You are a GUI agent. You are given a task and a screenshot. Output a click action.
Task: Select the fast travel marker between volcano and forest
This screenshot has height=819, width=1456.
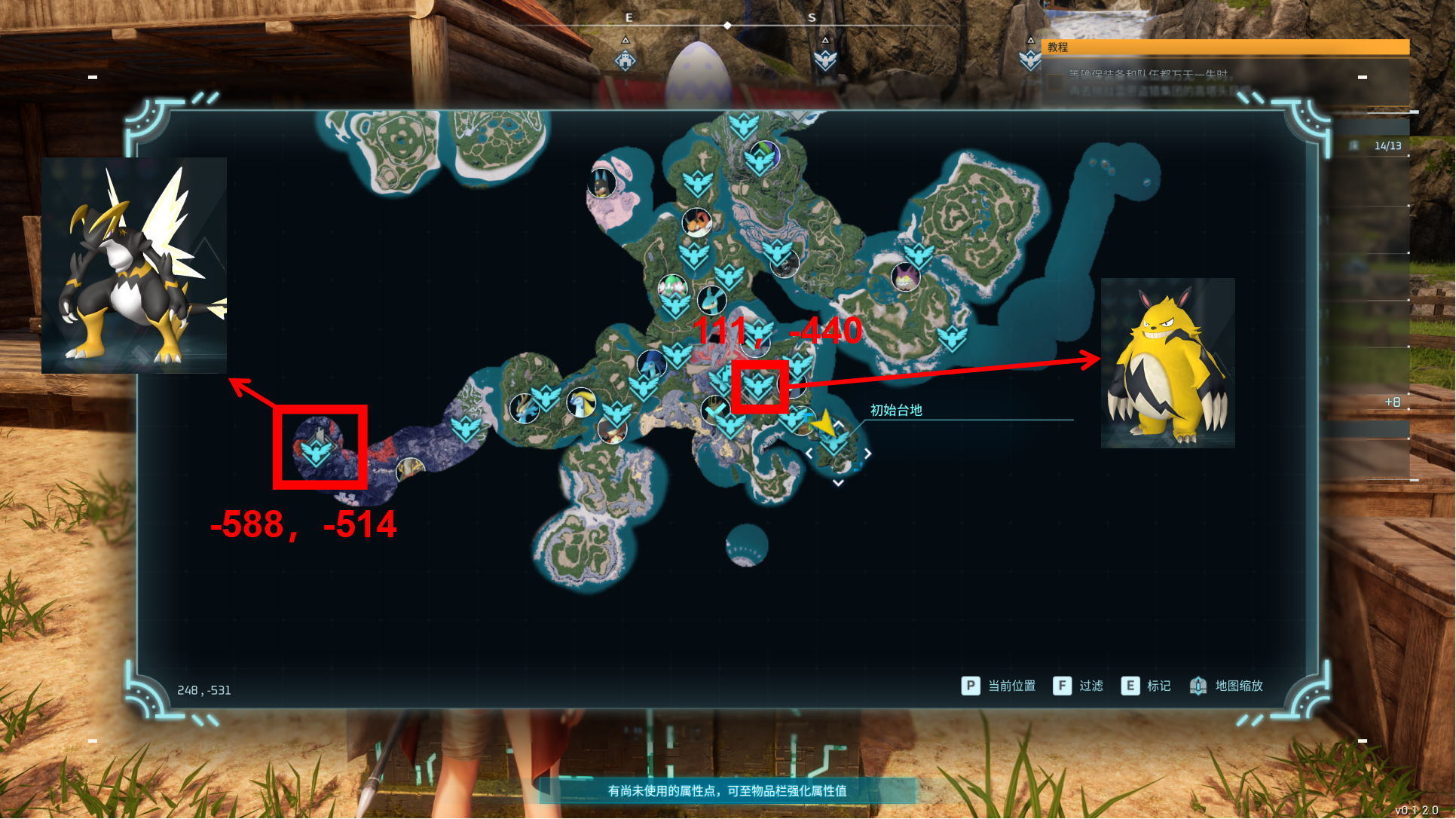[465, 427]
